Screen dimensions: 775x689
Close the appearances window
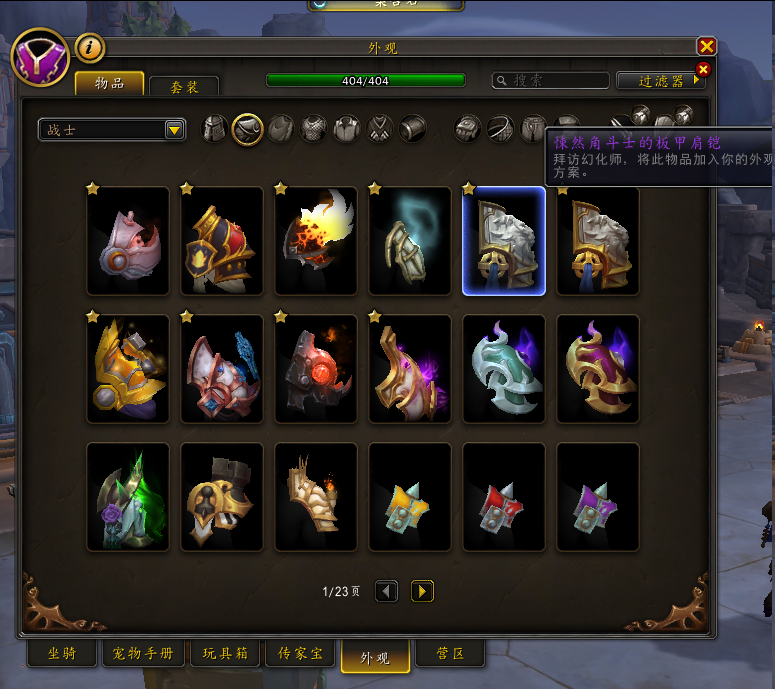click(707, 46)
